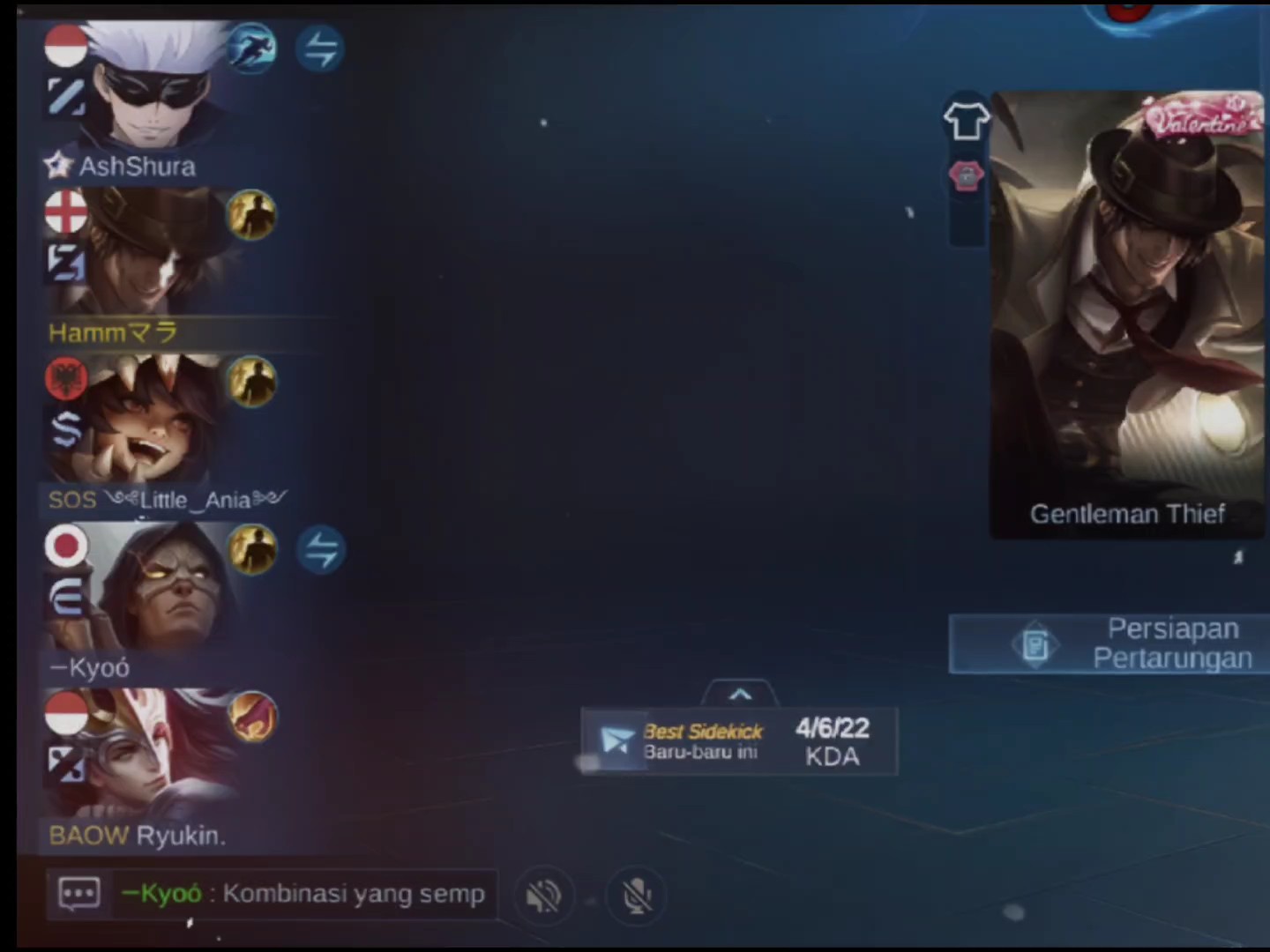Select the Gentleman Thief skin card
Viewport: 1270px width, 952px height.
1127,314
